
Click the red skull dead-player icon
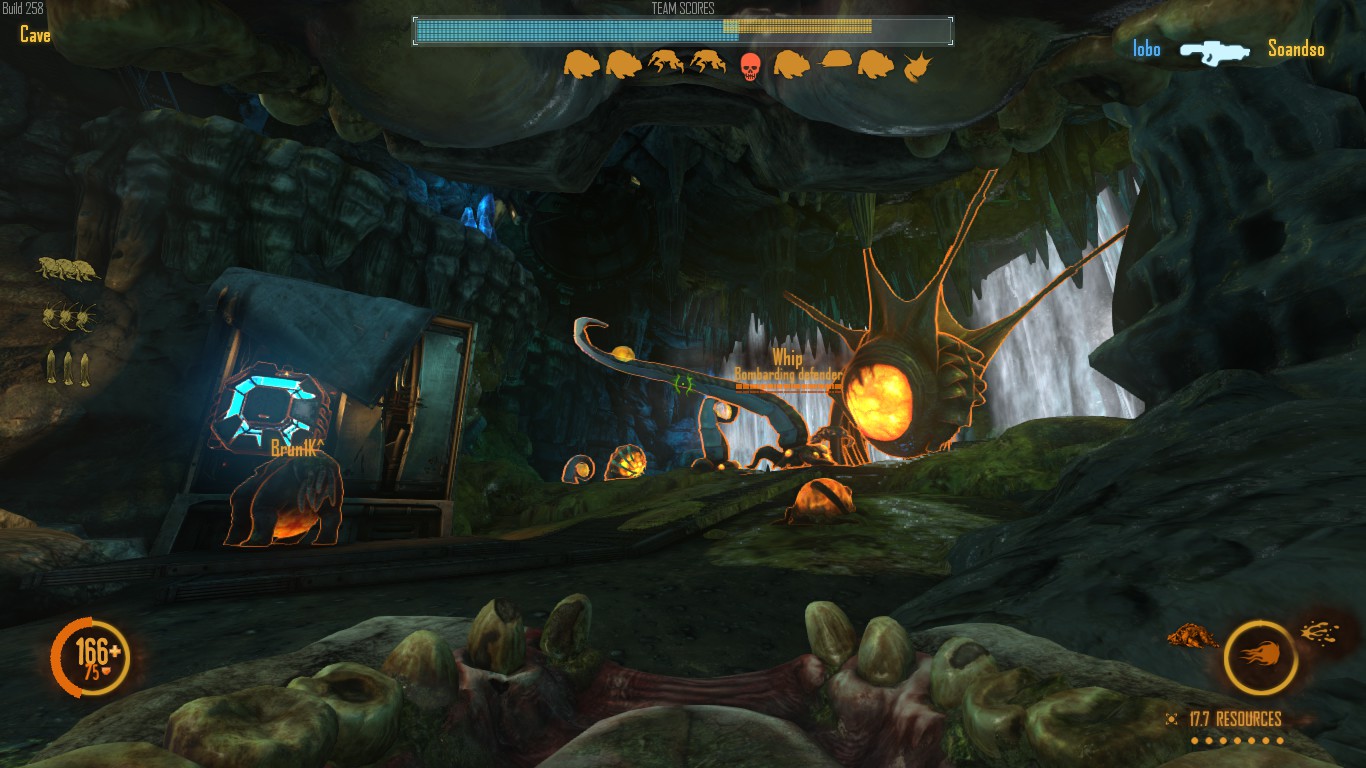tap(749, 66)
